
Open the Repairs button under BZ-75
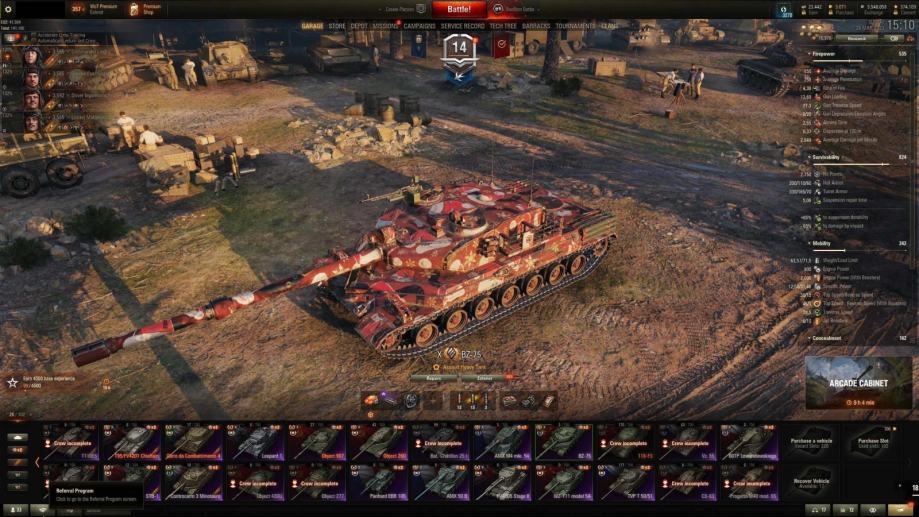point(433,378)
